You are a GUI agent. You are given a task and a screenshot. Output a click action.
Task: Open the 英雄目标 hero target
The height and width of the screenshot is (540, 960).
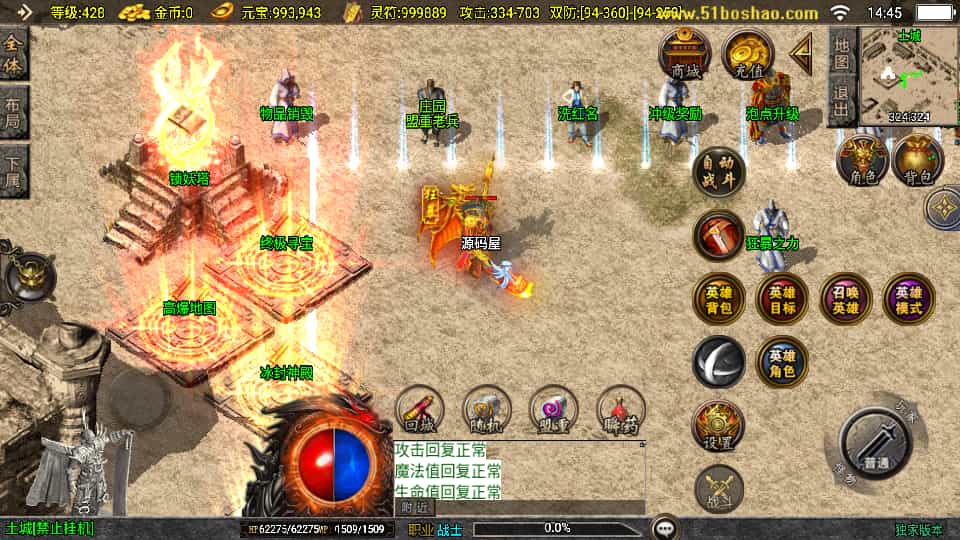coord(782,299)
